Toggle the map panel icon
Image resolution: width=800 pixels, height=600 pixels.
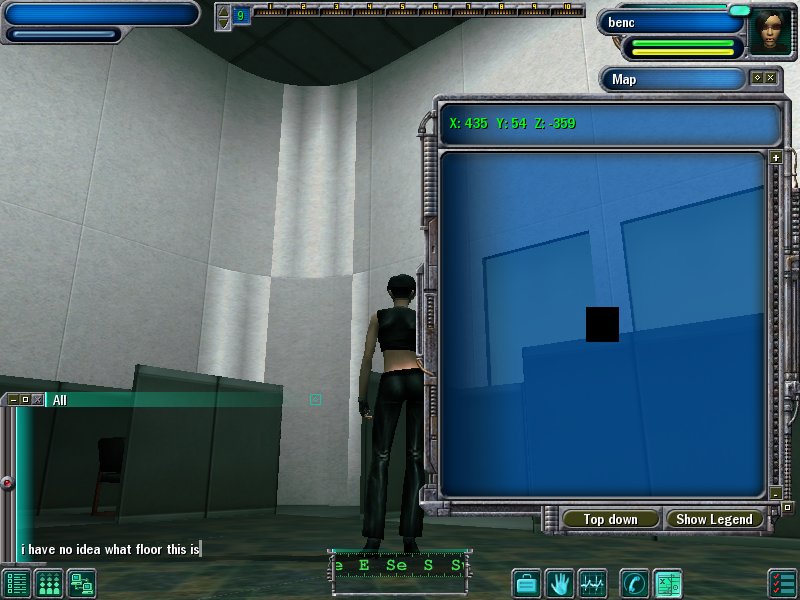pos(667,582)
